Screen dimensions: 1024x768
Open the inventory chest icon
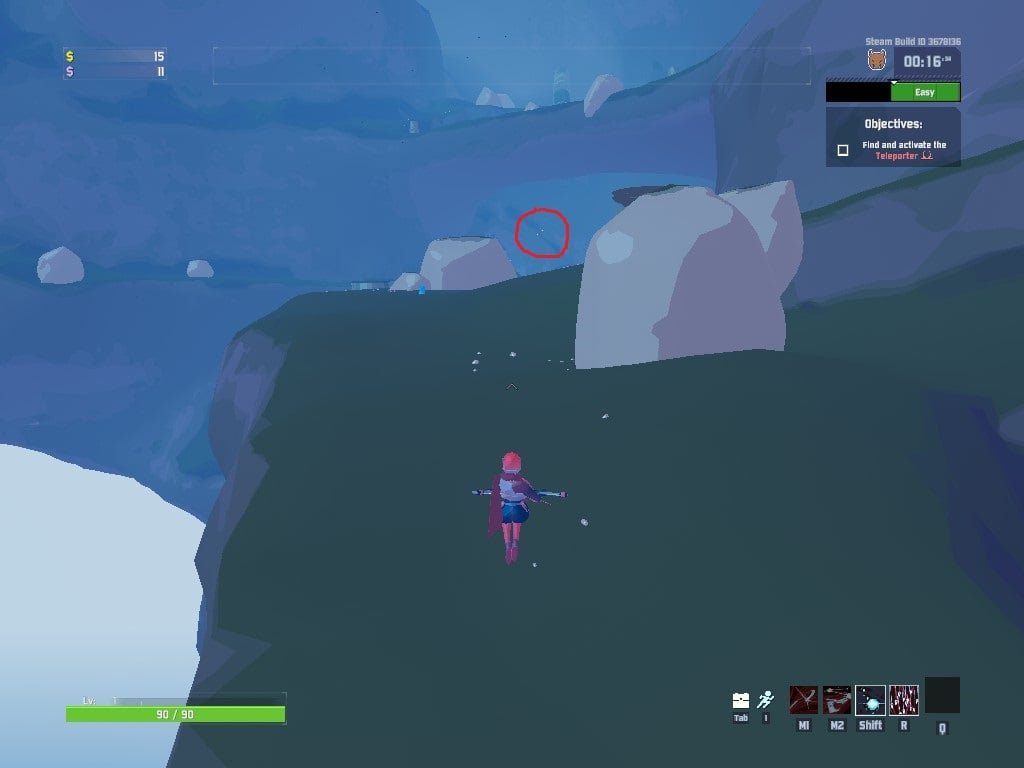coord(741,700)
